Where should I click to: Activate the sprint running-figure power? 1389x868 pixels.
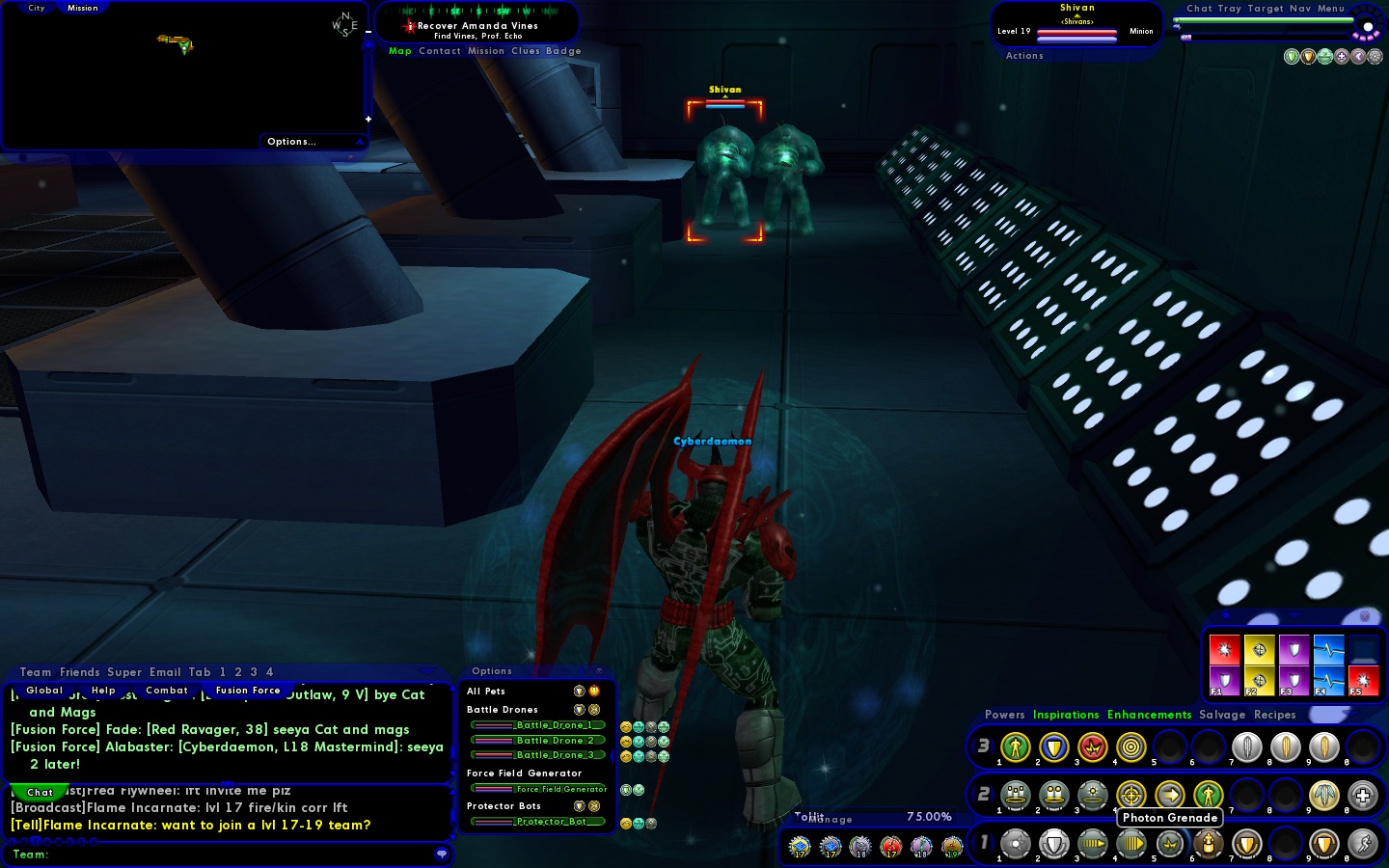(x=1362, y=845)
